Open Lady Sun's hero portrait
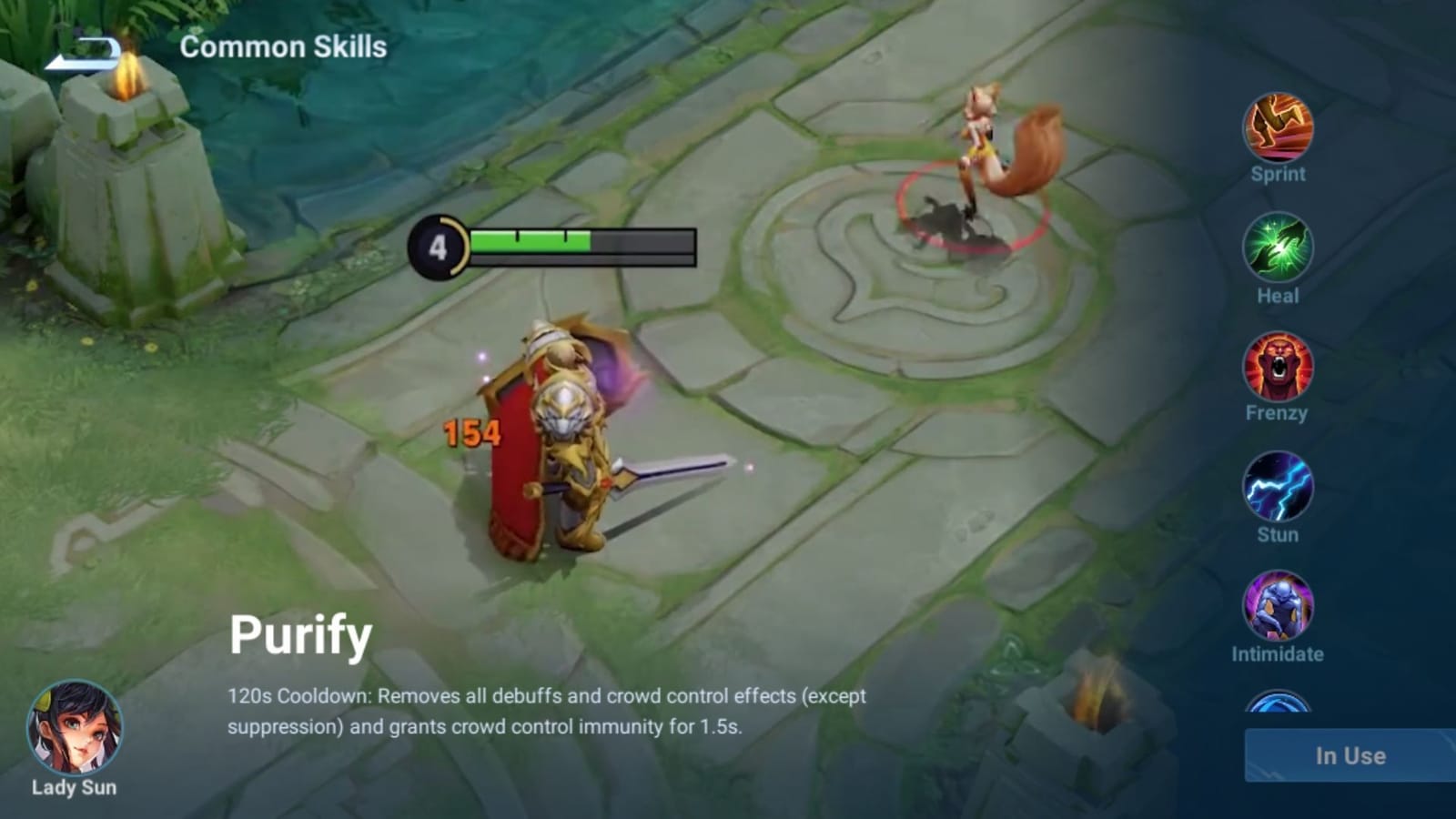 75,728
